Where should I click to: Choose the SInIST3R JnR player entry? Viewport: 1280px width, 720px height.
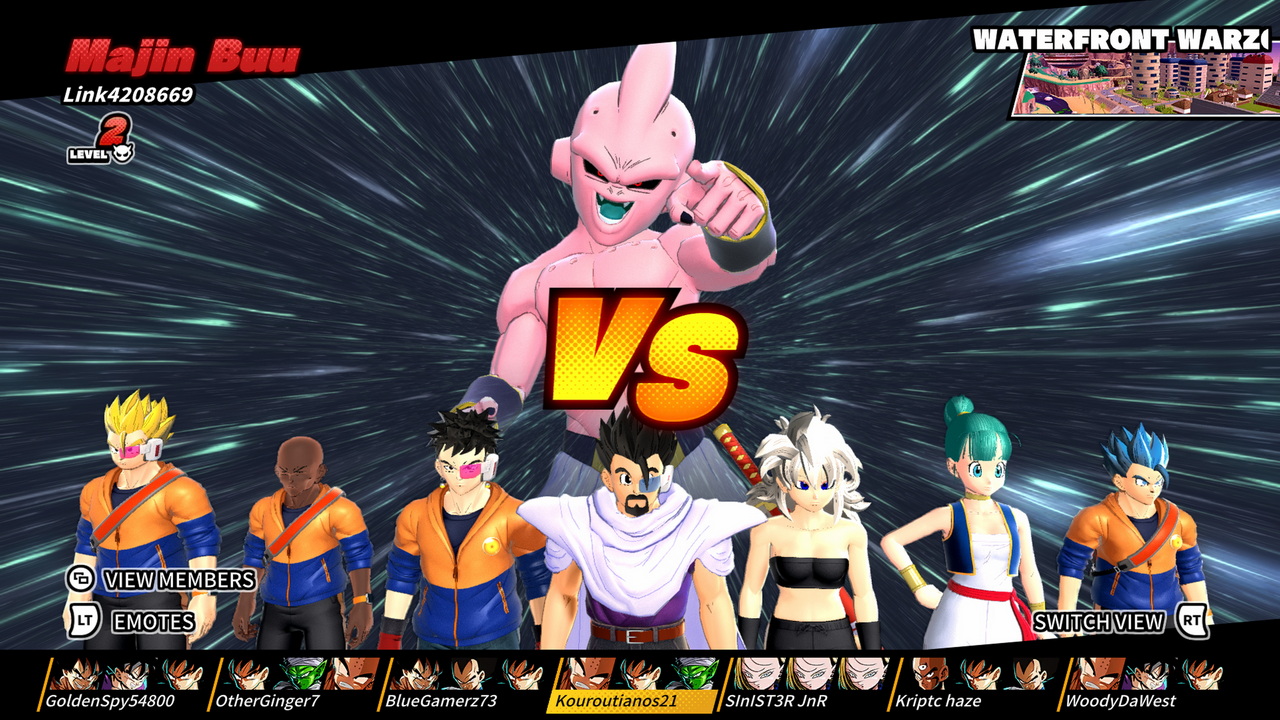803,685
